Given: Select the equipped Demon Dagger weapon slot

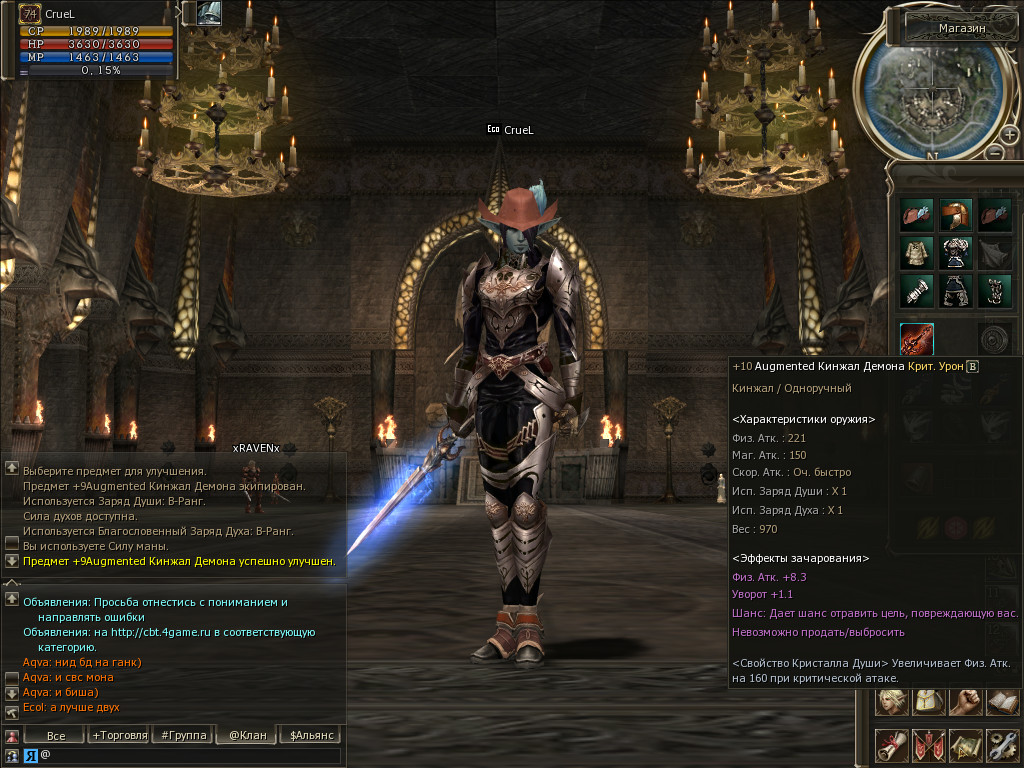Looking at the screenshot, I should pyautogui.click(x=916, y=339).
